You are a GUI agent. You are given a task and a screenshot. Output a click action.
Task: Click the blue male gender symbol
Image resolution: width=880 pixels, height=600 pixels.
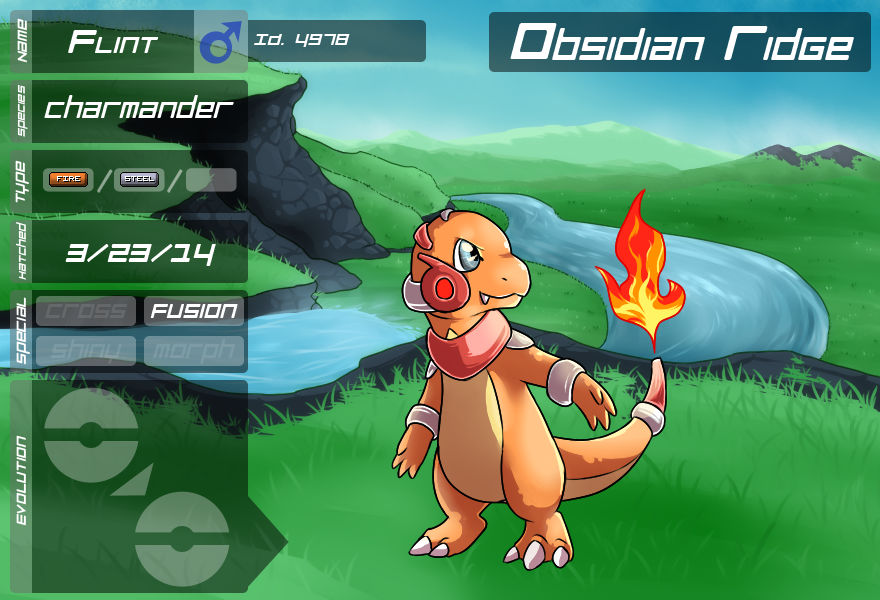coord(221,42)
